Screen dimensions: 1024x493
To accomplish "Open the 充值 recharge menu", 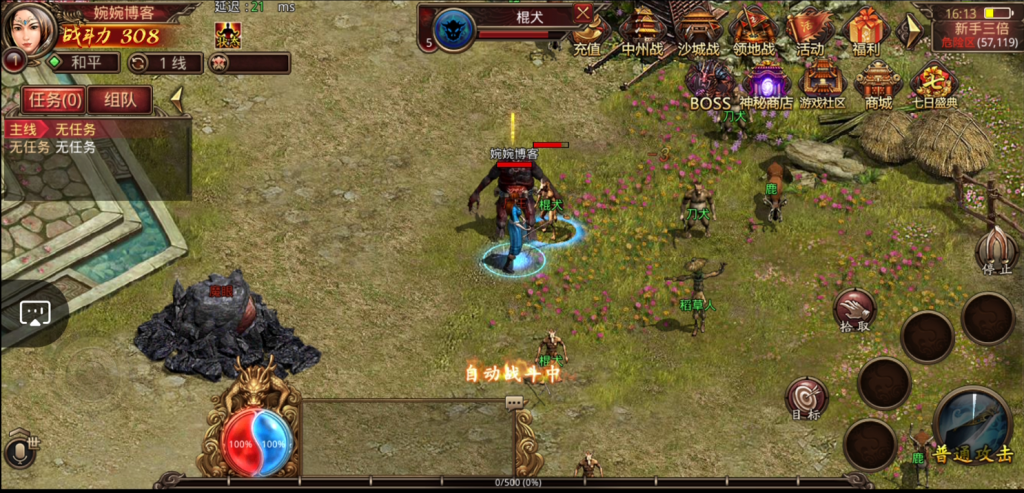I will pos(590,31).
